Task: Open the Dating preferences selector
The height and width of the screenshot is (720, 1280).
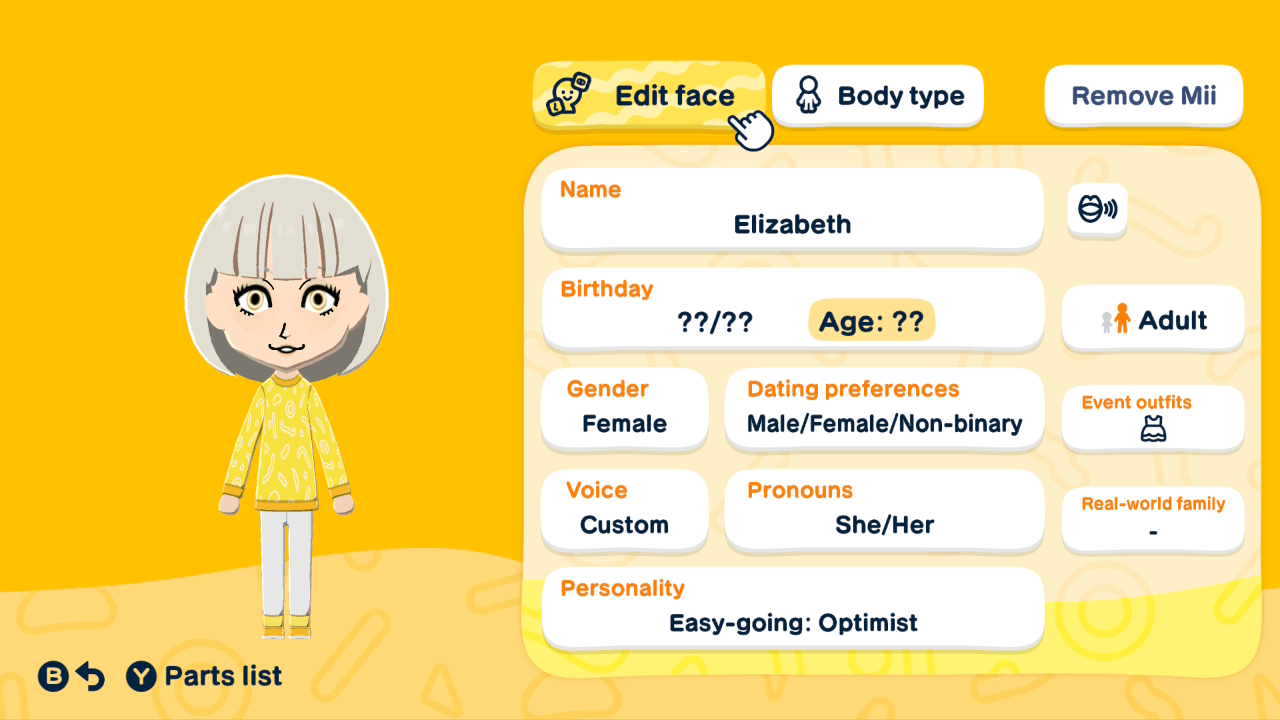Action: pos(884,409)
